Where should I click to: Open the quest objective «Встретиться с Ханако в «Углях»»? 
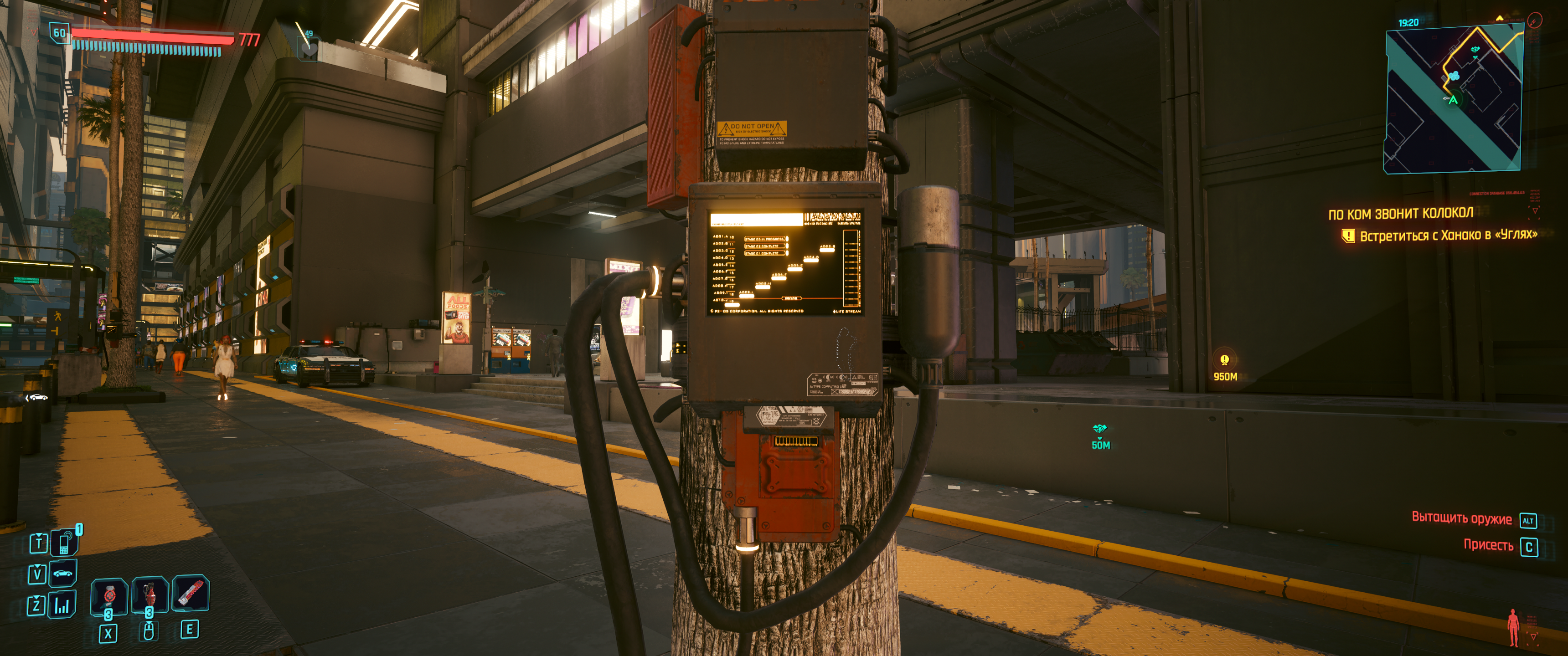pyautogui.click(x=1448, y=236)
